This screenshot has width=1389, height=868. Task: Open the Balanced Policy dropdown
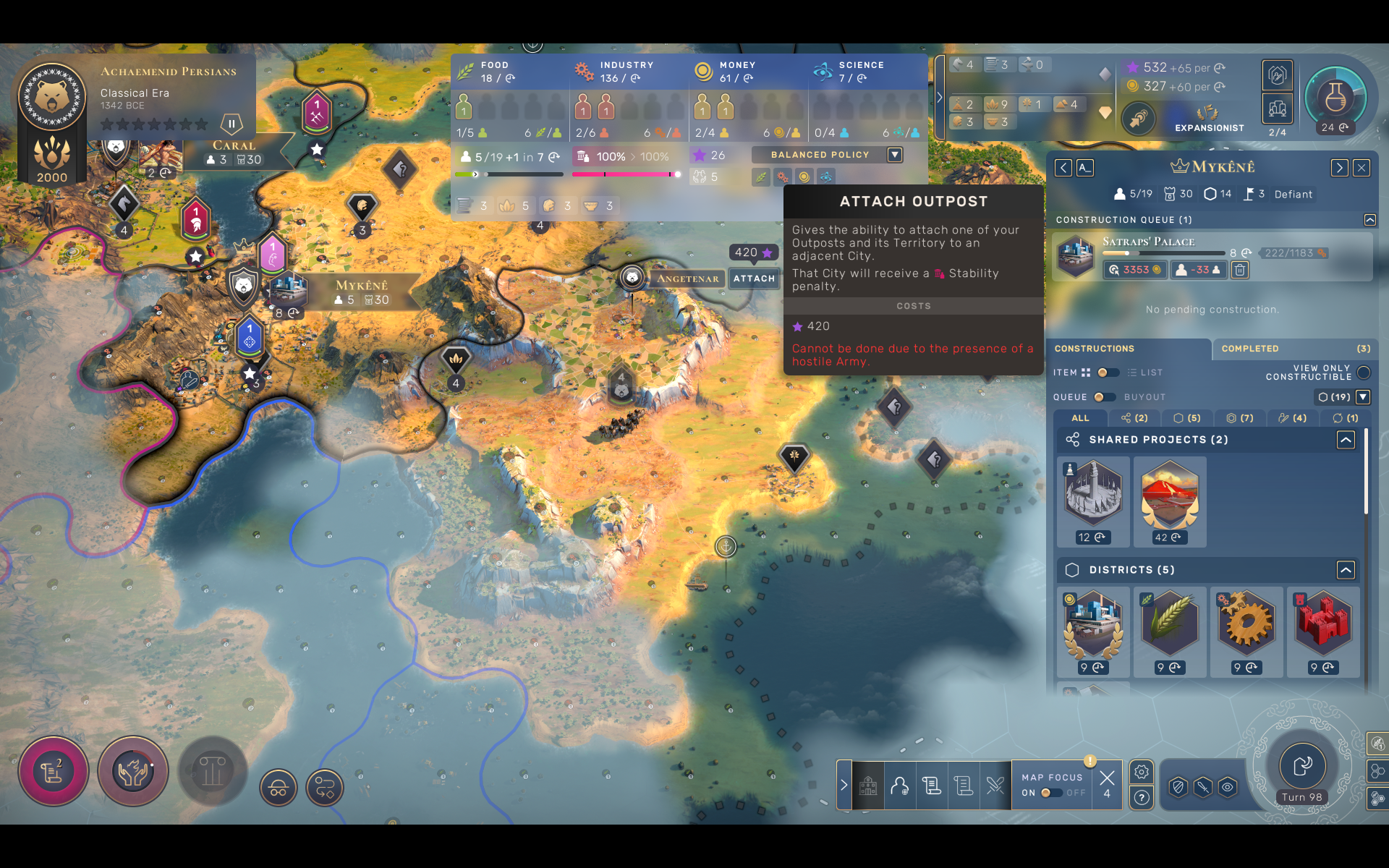coord(895,155)
